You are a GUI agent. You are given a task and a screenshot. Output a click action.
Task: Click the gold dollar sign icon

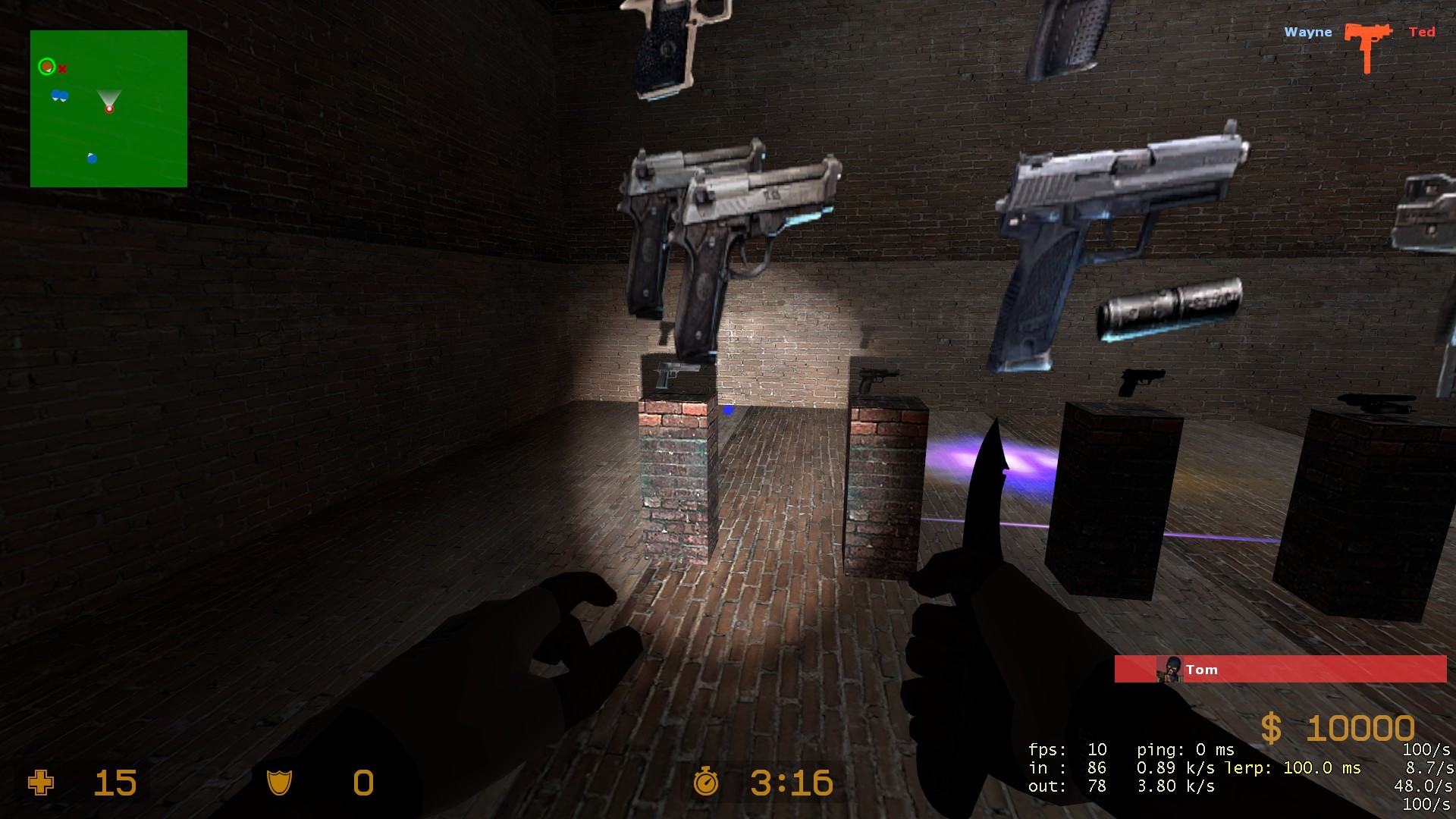[x=1273, y=729]
